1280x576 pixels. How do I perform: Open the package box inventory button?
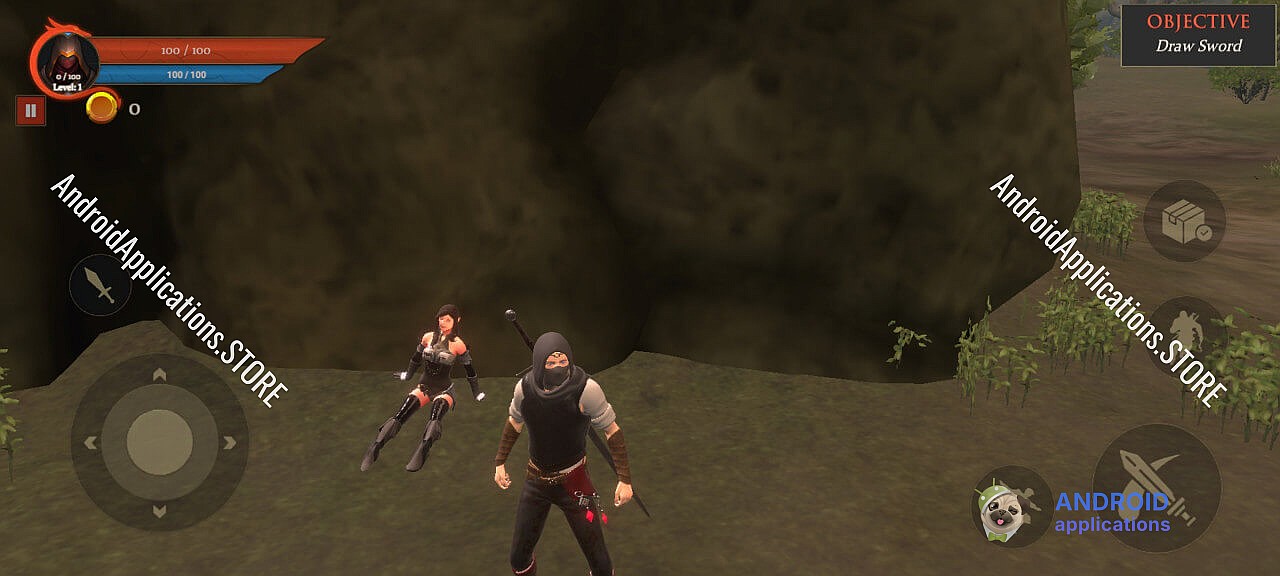click(1184, 221)
